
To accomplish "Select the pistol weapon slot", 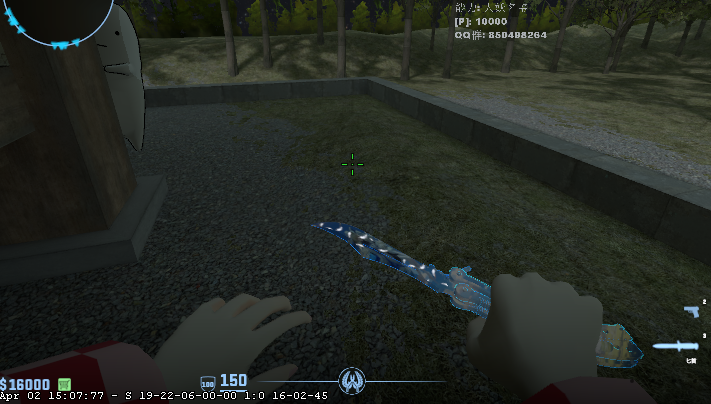I will (x=691, y=312).
